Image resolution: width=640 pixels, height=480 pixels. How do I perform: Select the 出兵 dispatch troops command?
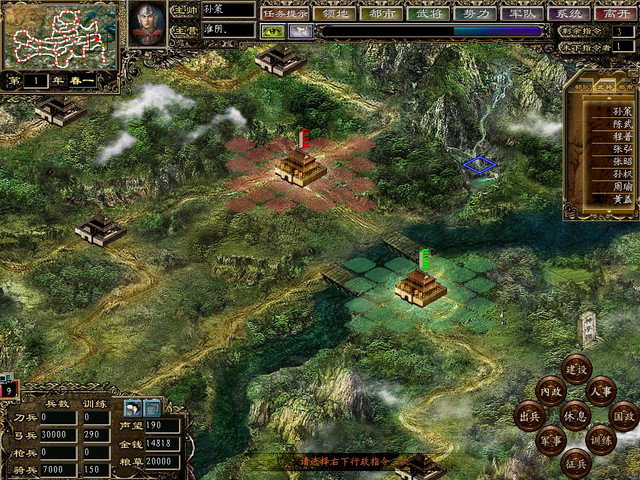pos(528,414)
